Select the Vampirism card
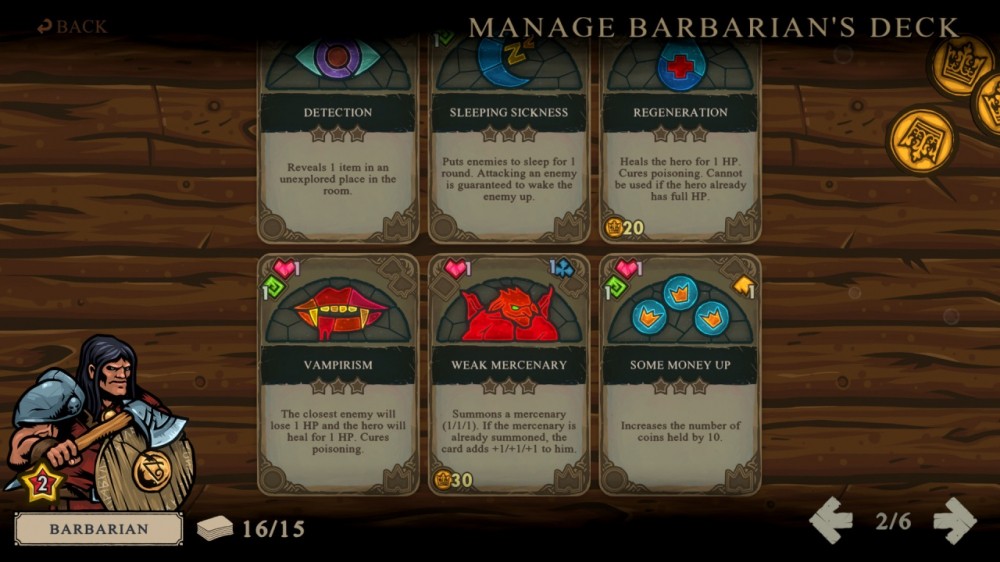This screenshot has height=562, width=1000. point(338,375)
